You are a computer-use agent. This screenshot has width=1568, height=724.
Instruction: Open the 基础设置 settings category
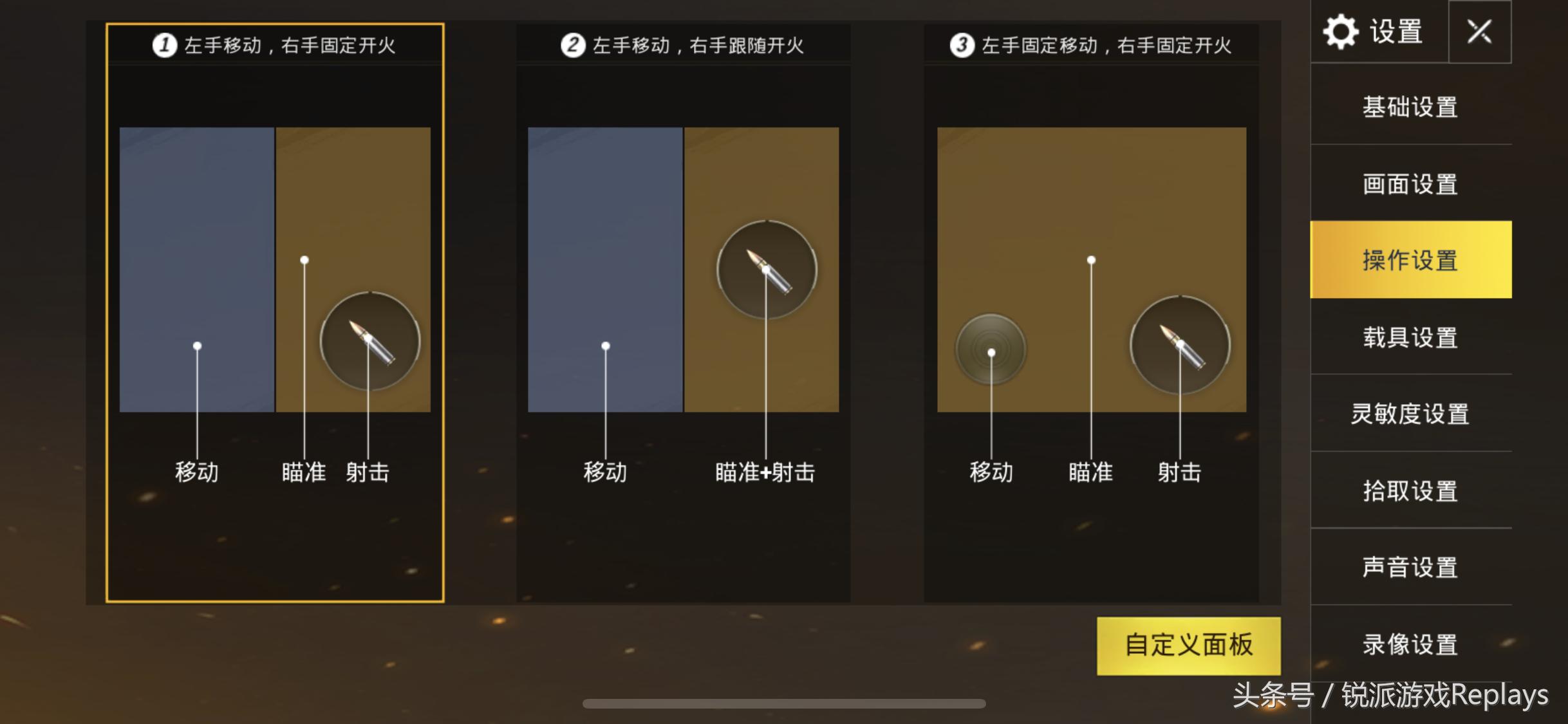tap(1411, 108)
